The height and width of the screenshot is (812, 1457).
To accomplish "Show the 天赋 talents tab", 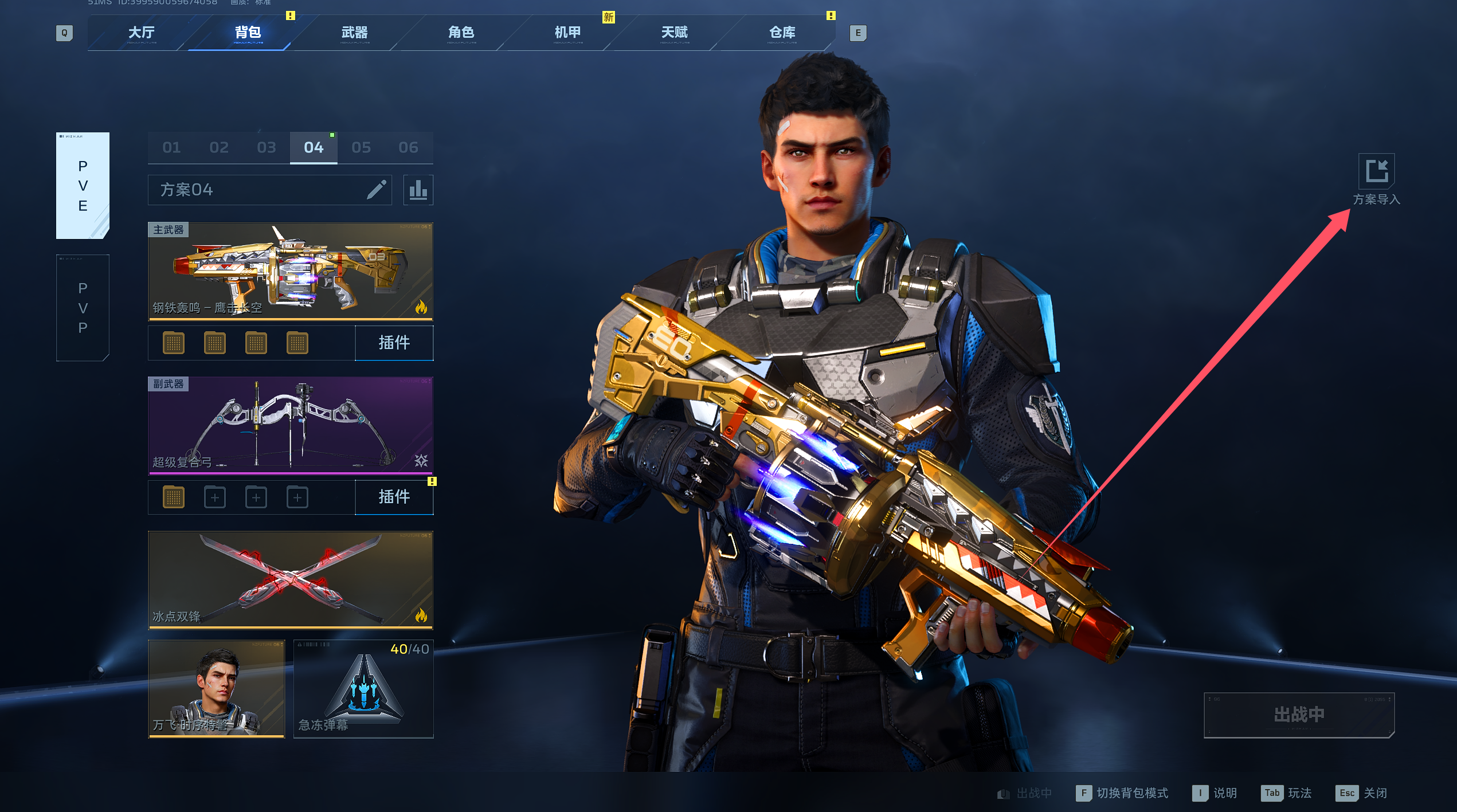I will click(674, 33).
